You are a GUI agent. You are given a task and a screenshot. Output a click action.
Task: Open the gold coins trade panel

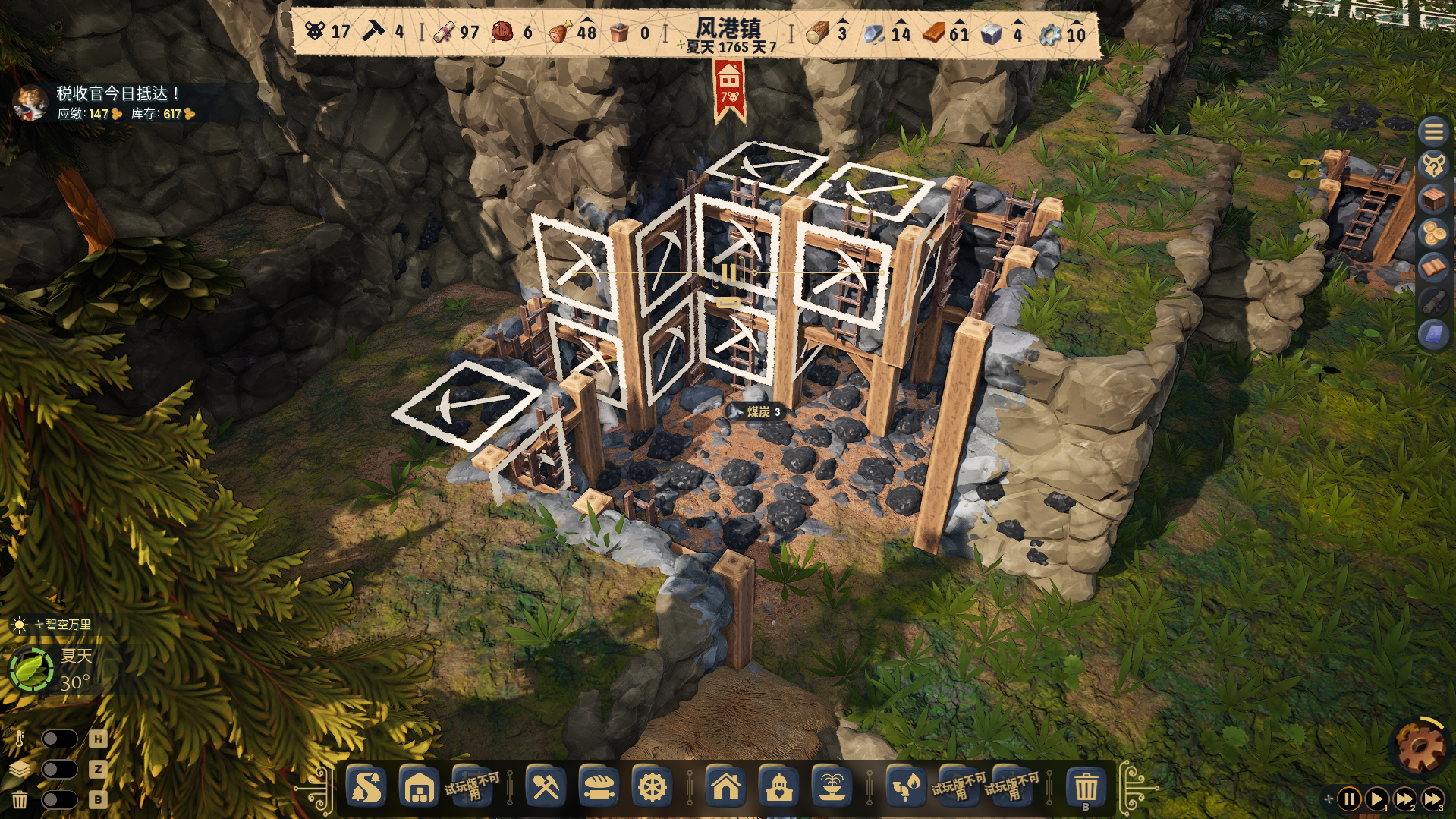tap(1433, 234)
